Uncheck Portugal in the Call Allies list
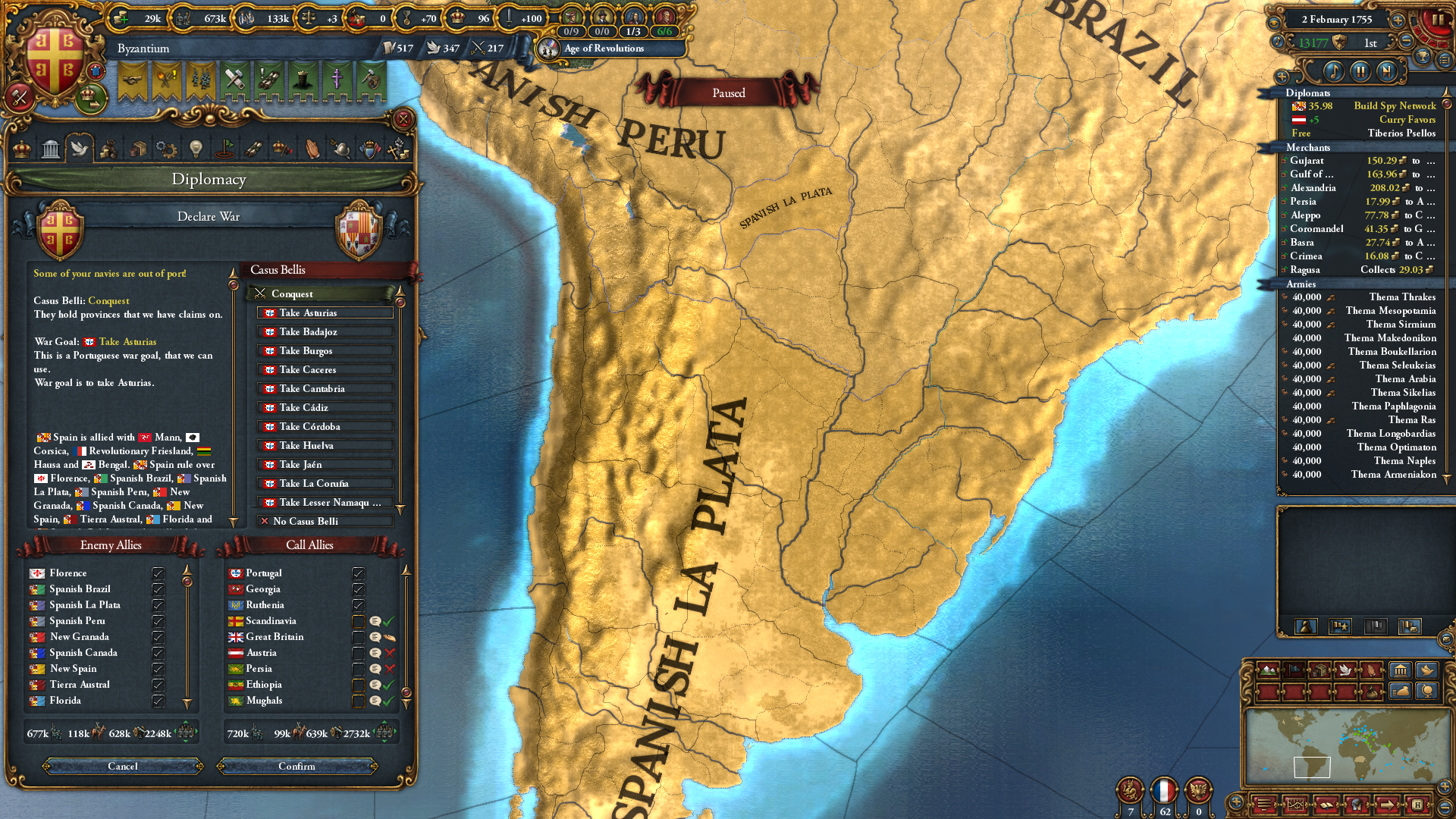The image size is (1456, 819). 359,573
